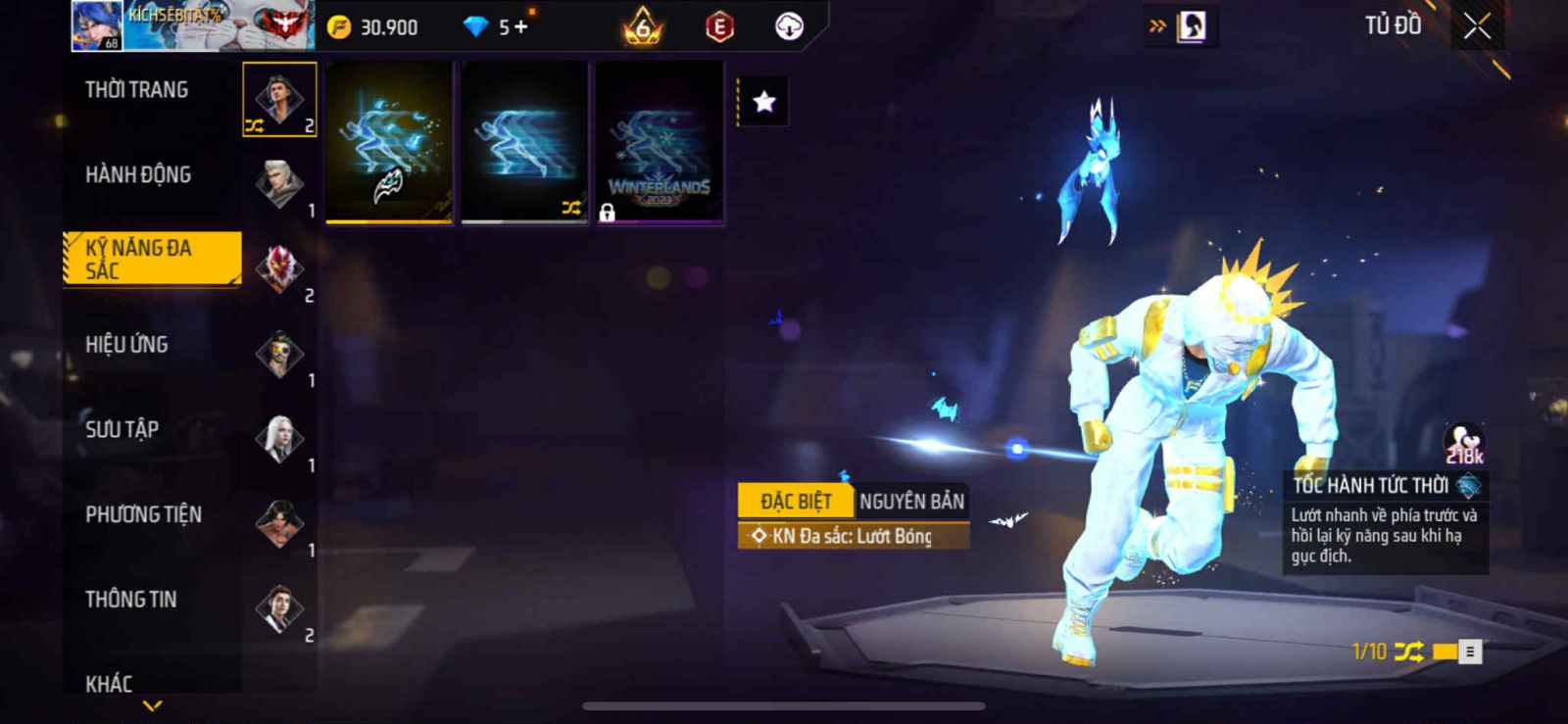Choose the Khác category
The height and width of the screenshot is (724, 1568).
pos(109,683)
